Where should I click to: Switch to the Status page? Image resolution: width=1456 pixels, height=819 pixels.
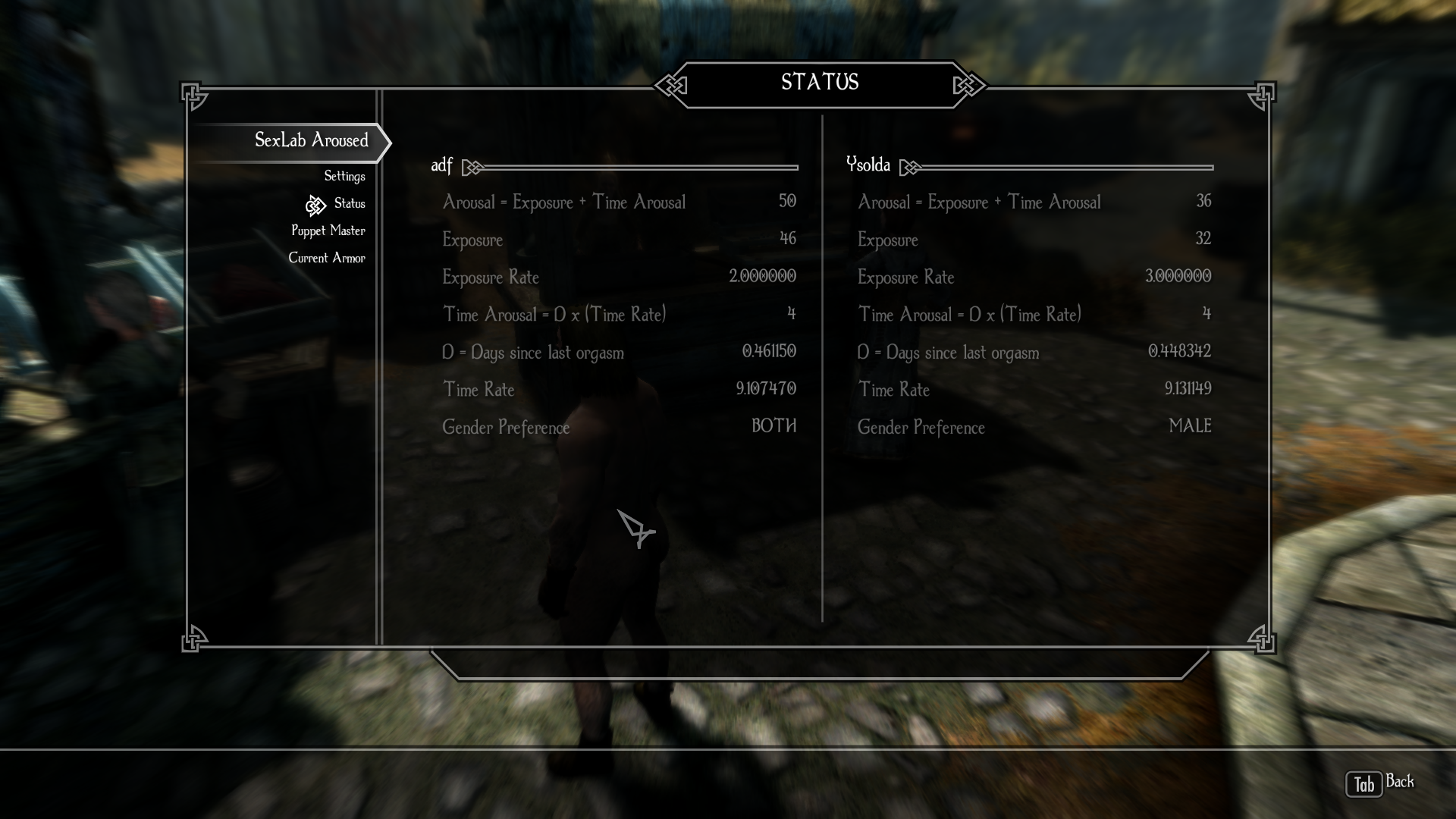[349, 203]
